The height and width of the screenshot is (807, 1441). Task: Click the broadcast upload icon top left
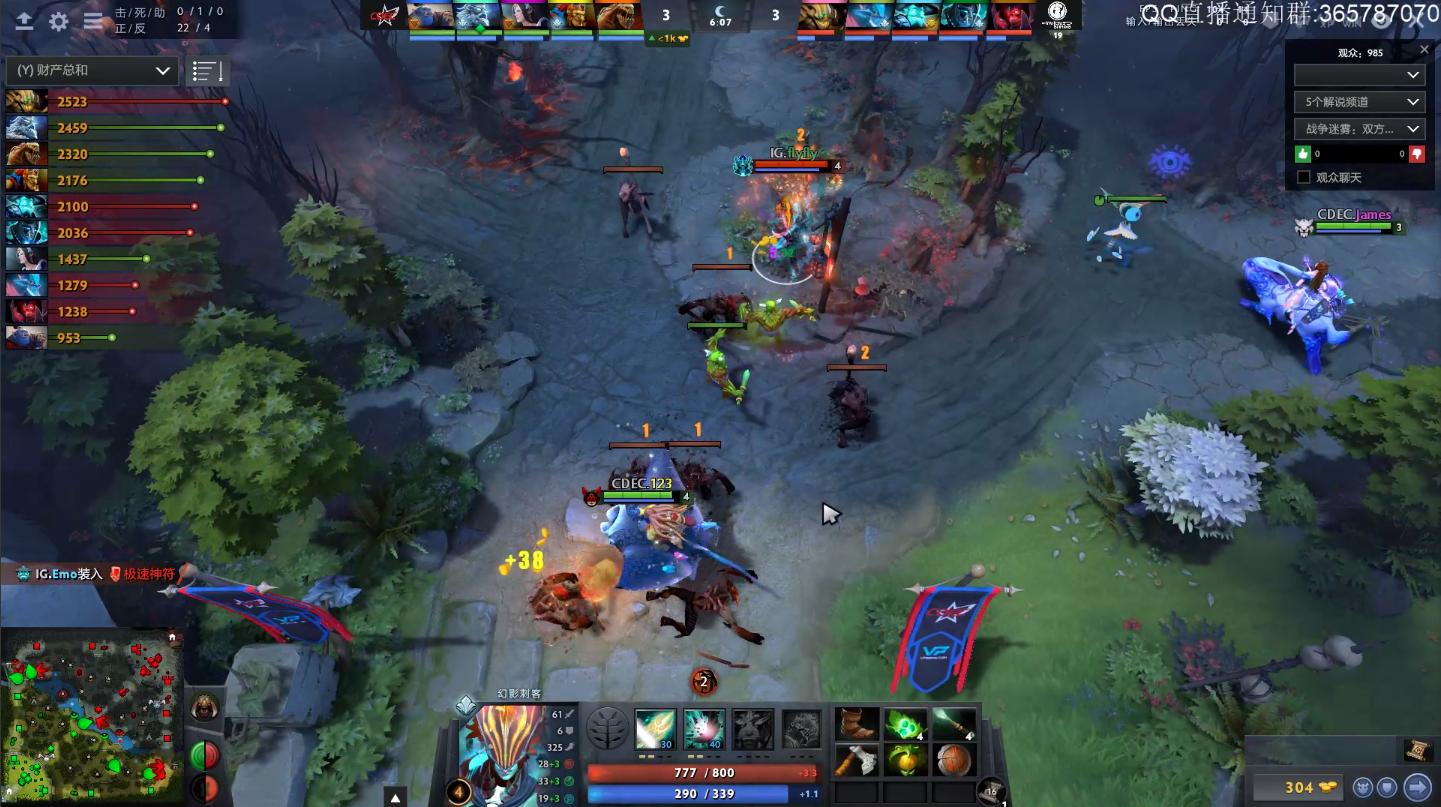23,21
